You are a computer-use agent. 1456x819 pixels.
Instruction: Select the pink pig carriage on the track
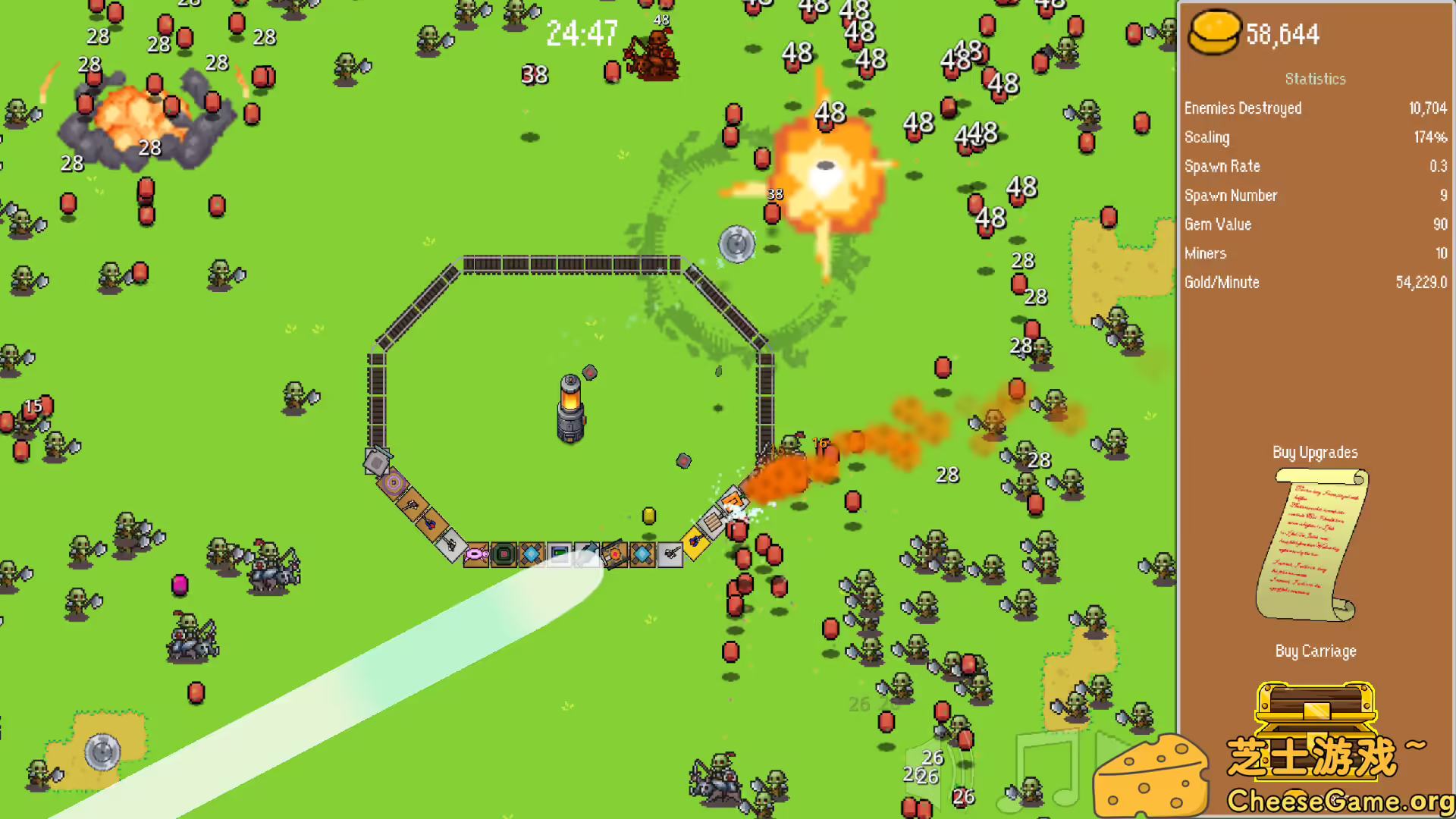pos(475,556)
